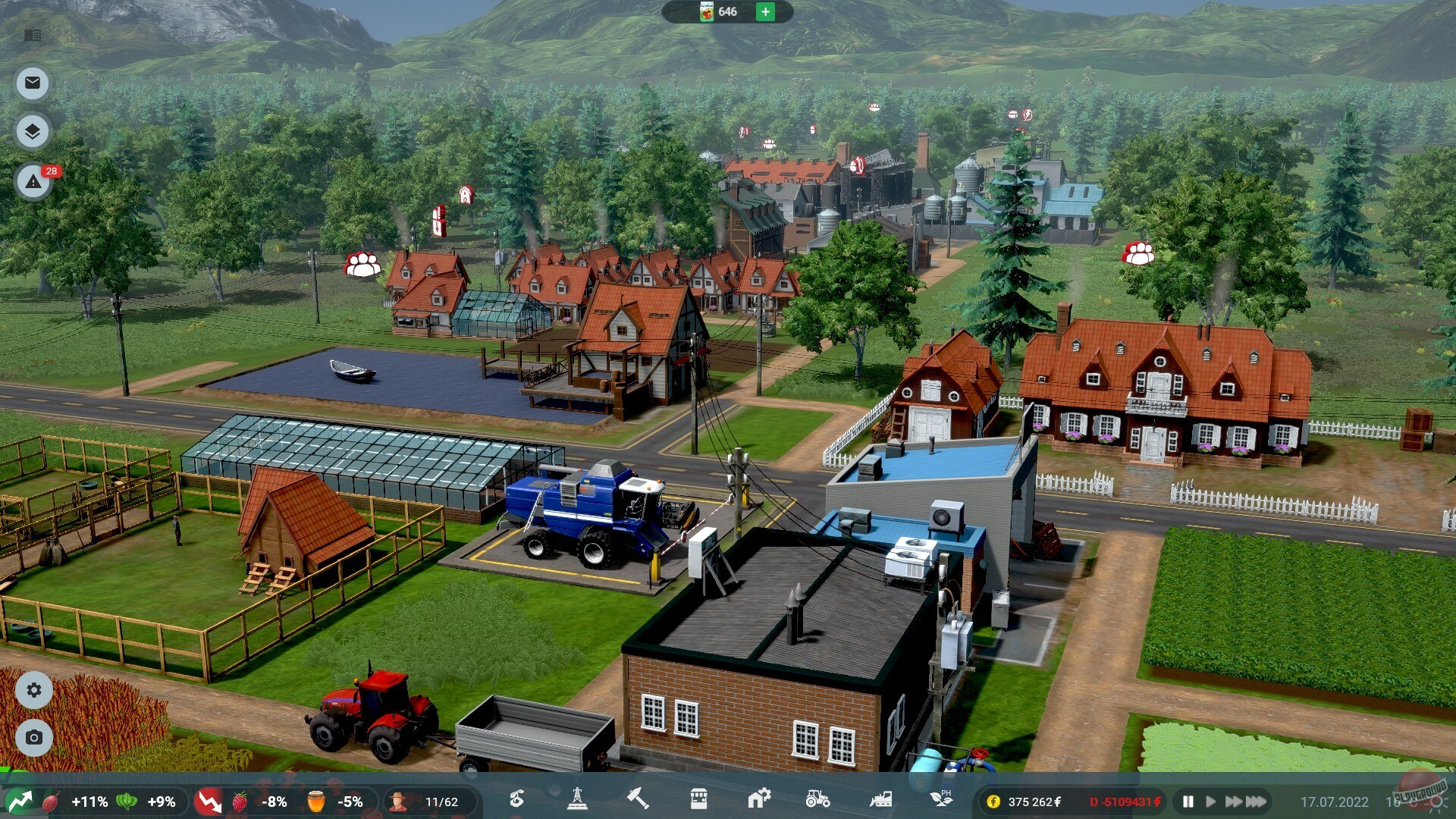Click the green plus next to crop counter 646
This screenshot has height=819, width=1456.
point(764,12)
